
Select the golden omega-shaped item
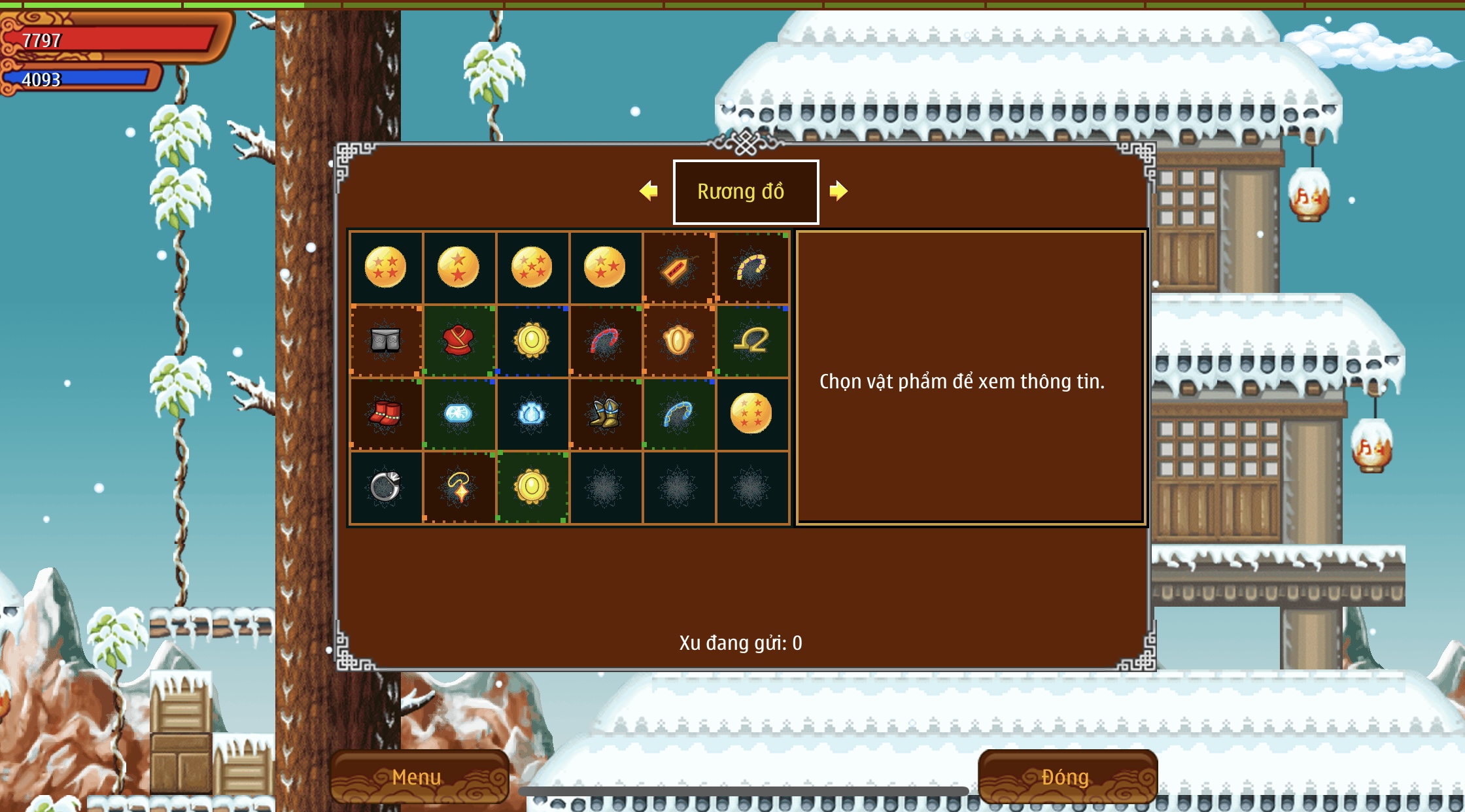751,341
